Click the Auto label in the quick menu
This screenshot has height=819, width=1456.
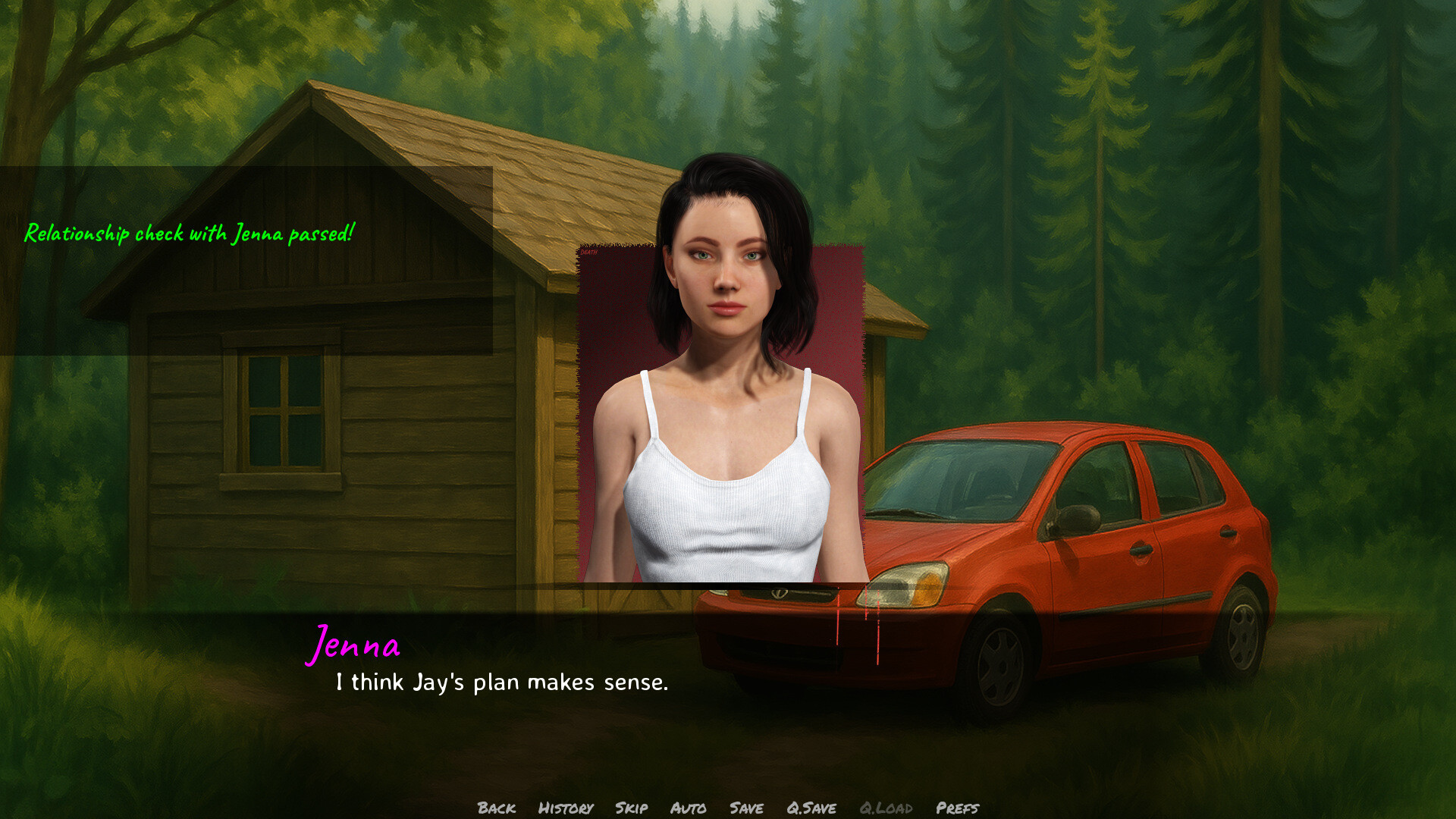coord(689,808)
